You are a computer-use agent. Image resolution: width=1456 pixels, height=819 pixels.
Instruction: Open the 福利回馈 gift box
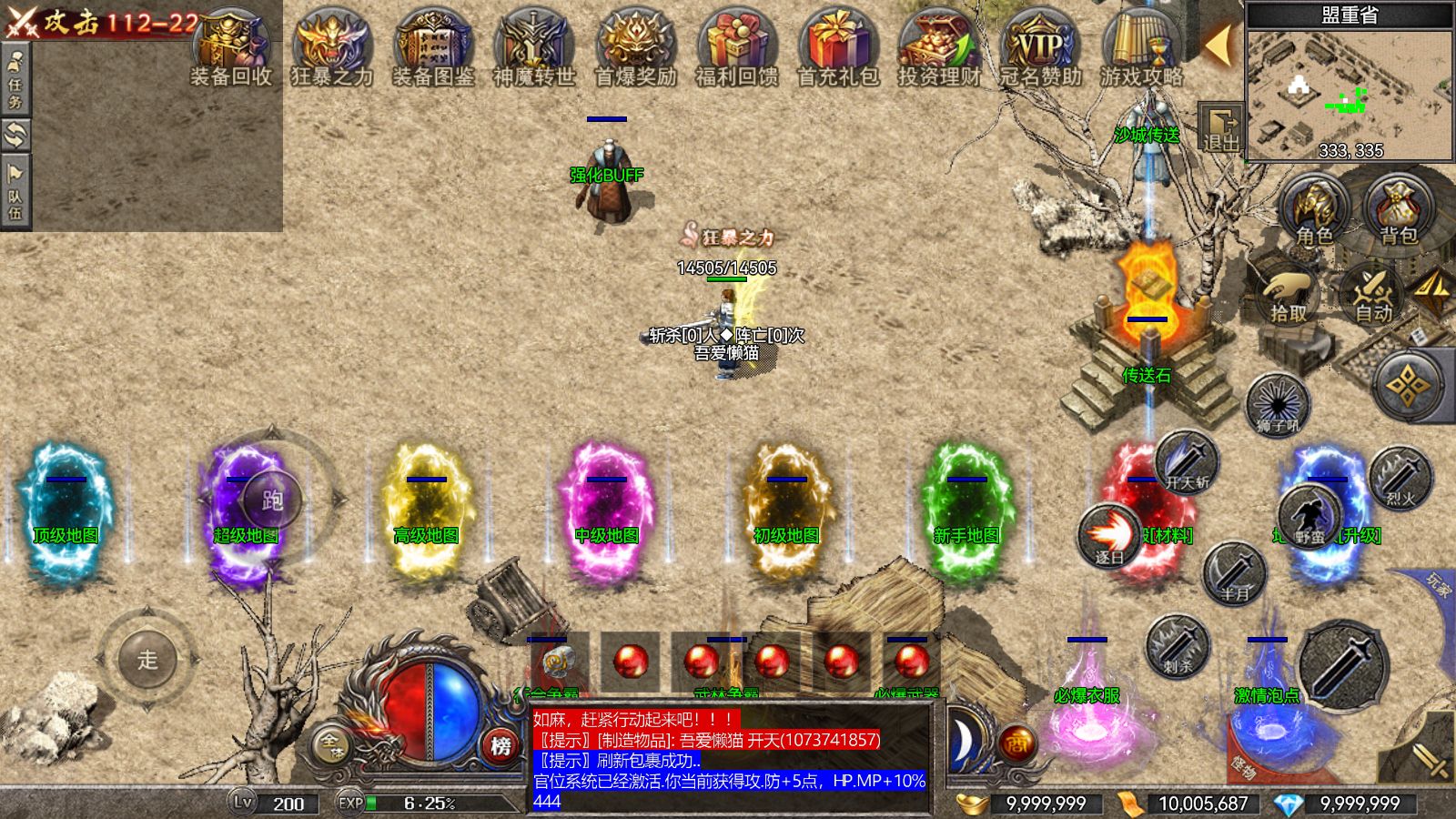click(737, 47)
